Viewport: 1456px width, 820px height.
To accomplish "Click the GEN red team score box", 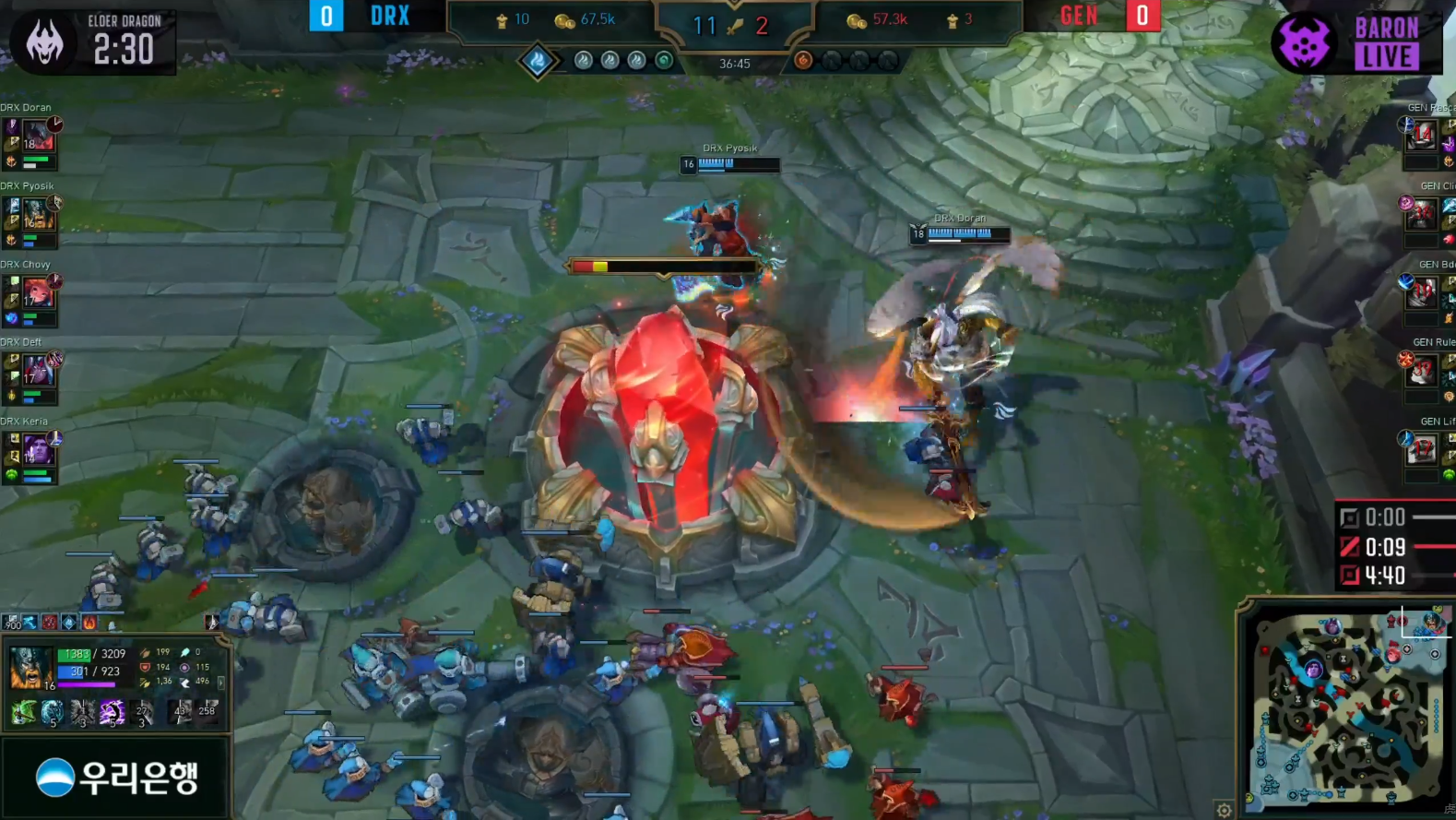I will tap(1142, 17).
